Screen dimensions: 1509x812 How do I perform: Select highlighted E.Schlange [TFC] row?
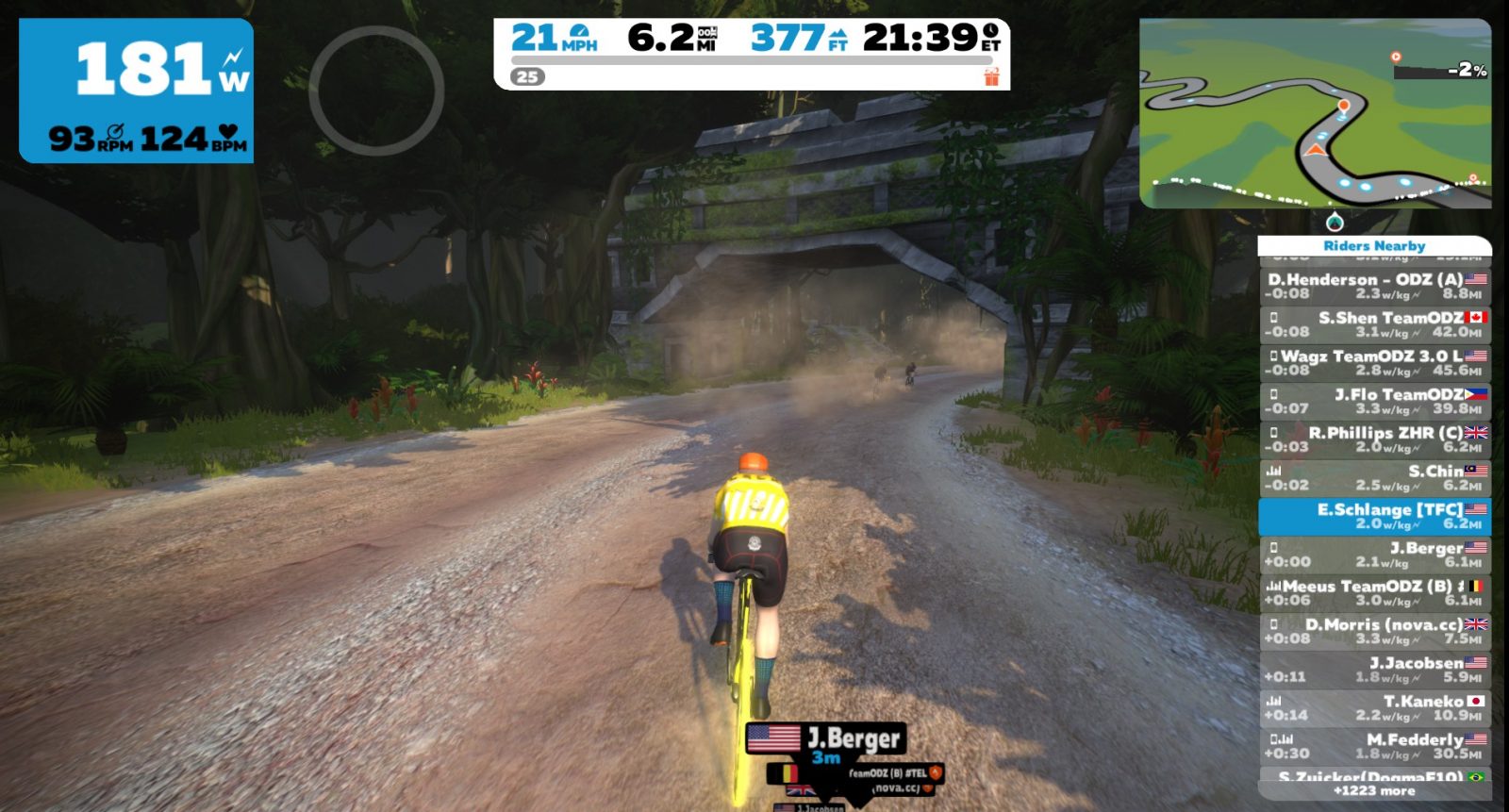(x=1374, y=517)
